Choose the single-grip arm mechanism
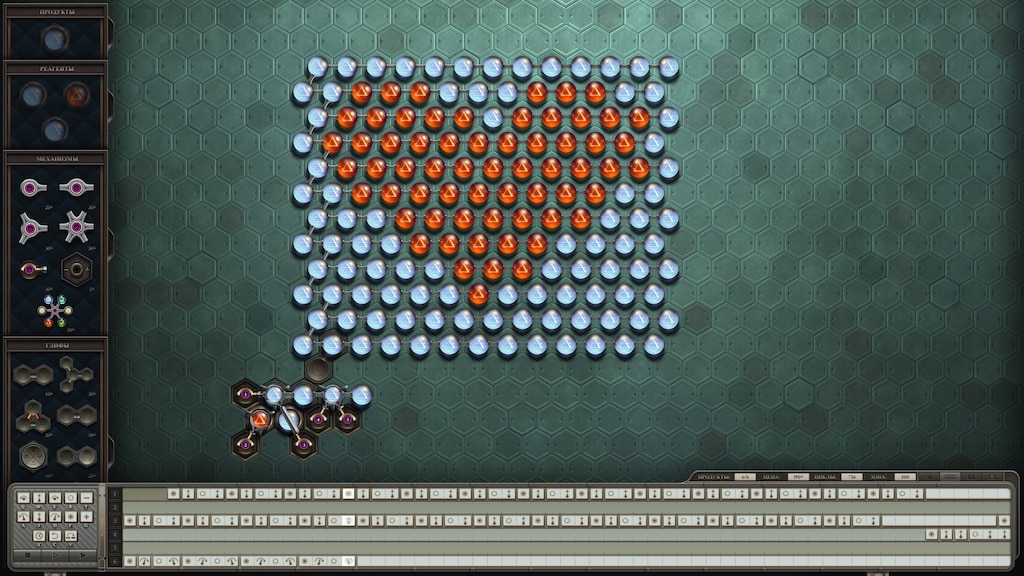1024x576 pixels. pos(33,187)
